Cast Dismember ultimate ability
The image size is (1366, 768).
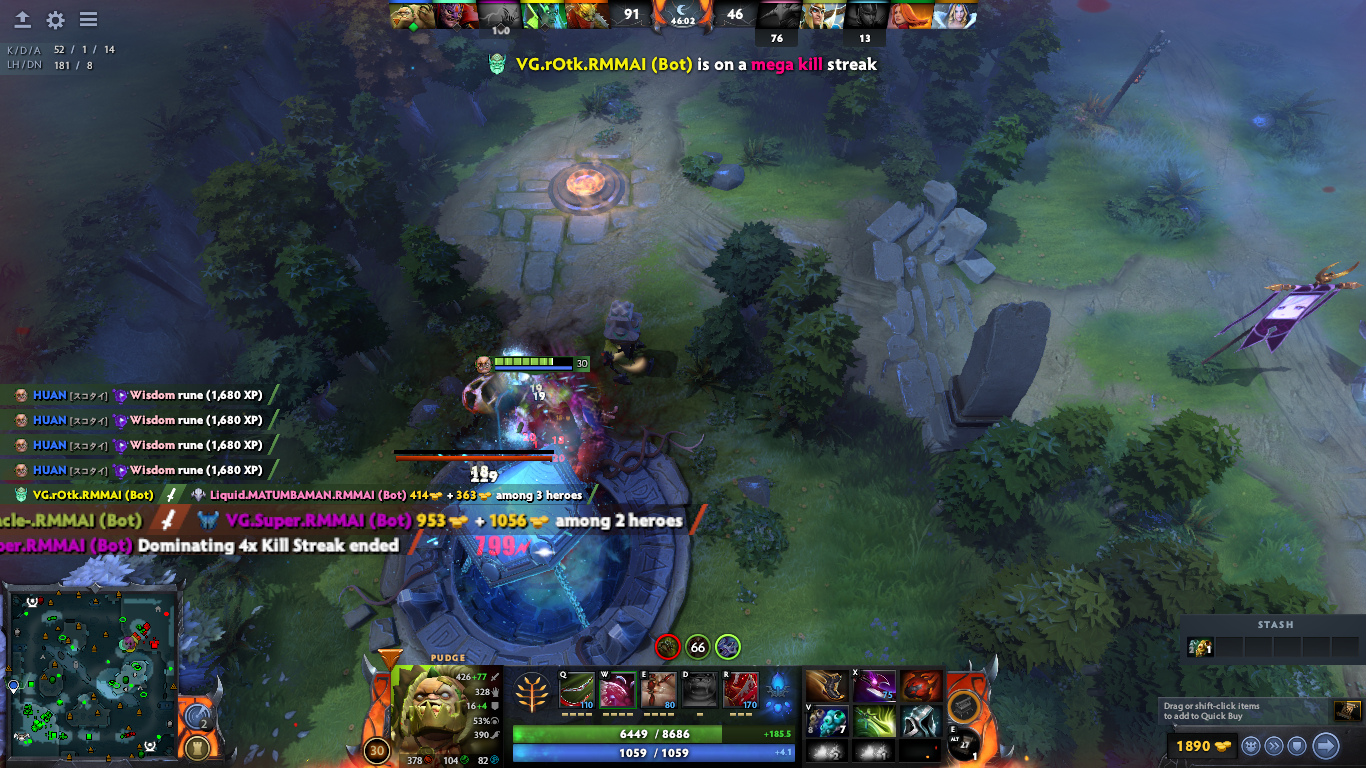click(740, 689)
